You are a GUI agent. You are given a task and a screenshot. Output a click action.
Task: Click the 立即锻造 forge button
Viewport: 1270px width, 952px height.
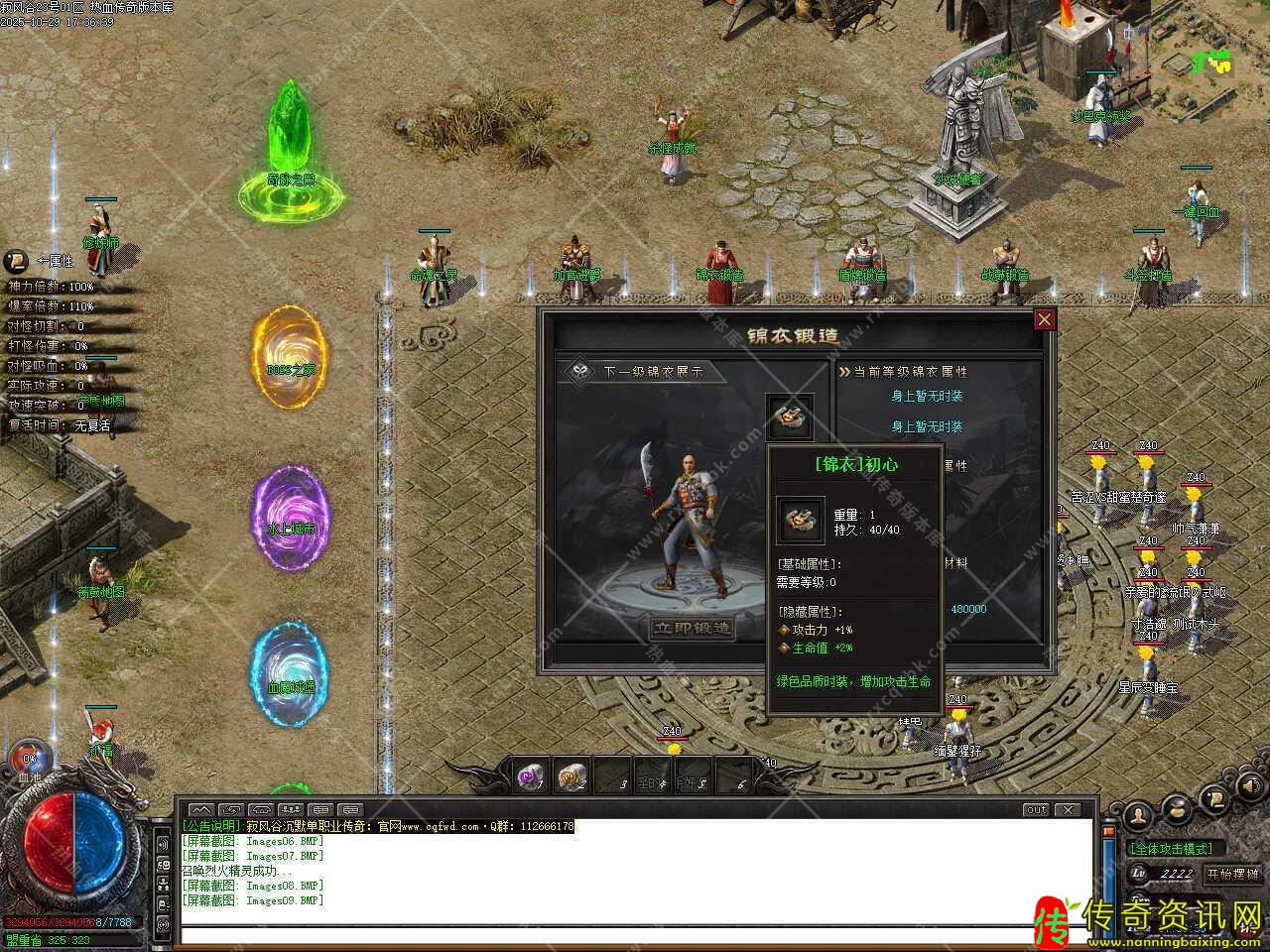(692, 628)
